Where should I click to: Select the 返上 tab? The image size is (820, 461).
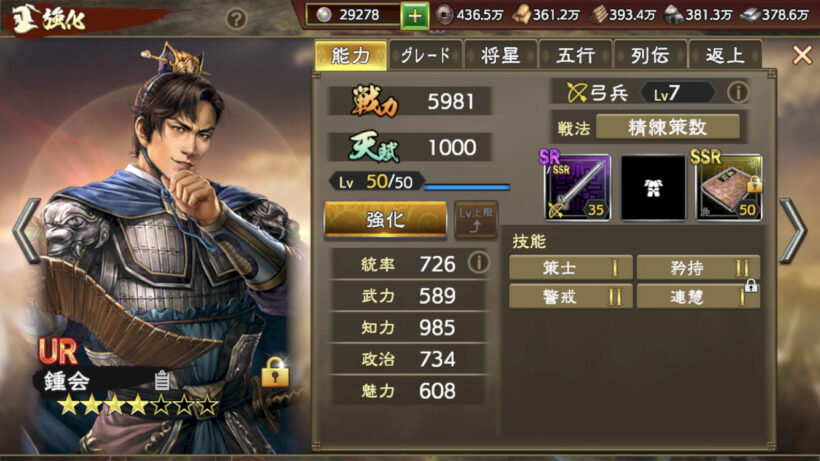[722, 56]
